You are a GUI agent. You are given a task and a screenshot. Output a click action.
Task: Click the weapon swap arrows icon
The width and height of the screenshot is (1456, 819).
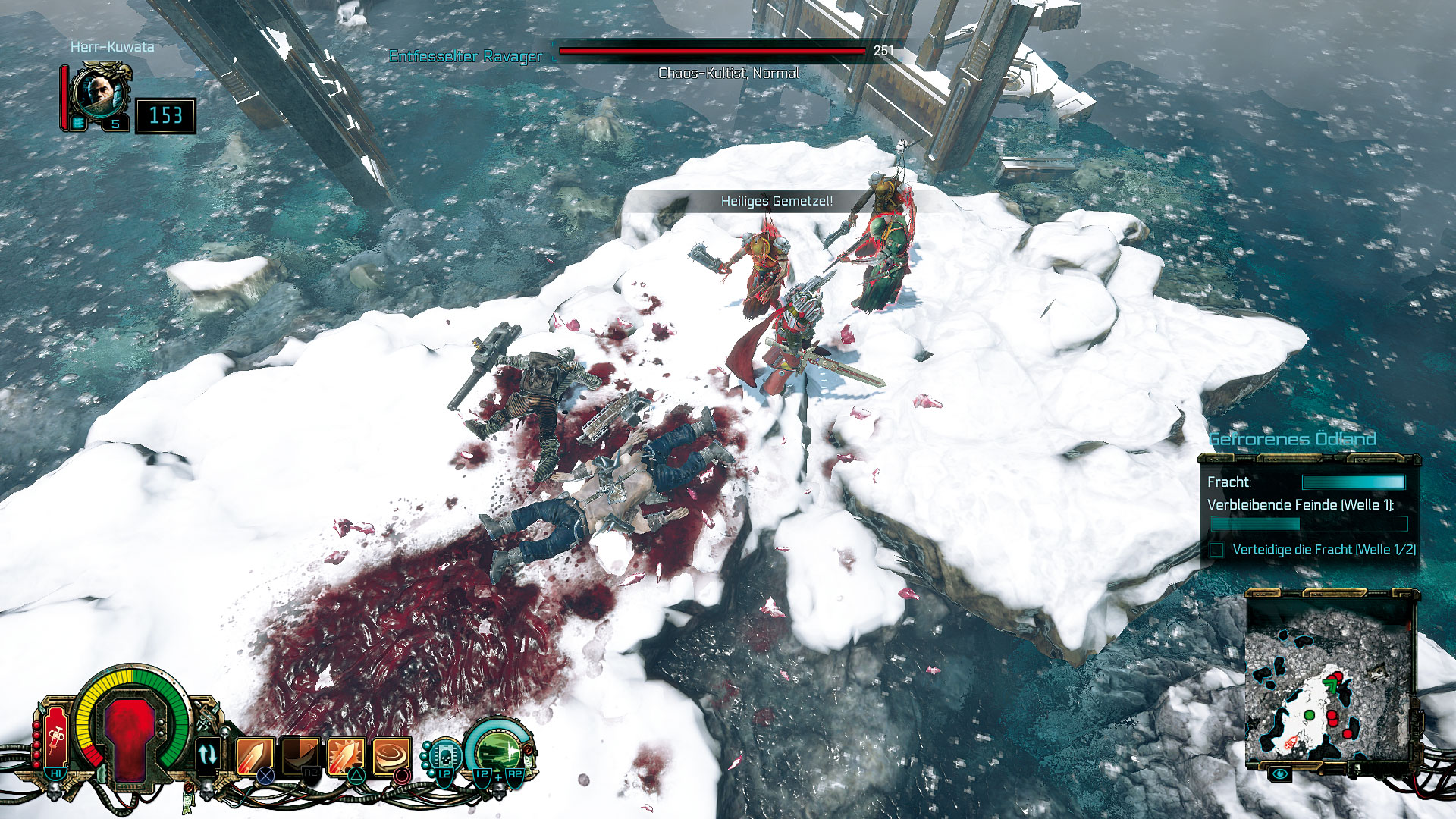(x=207, y=755)
